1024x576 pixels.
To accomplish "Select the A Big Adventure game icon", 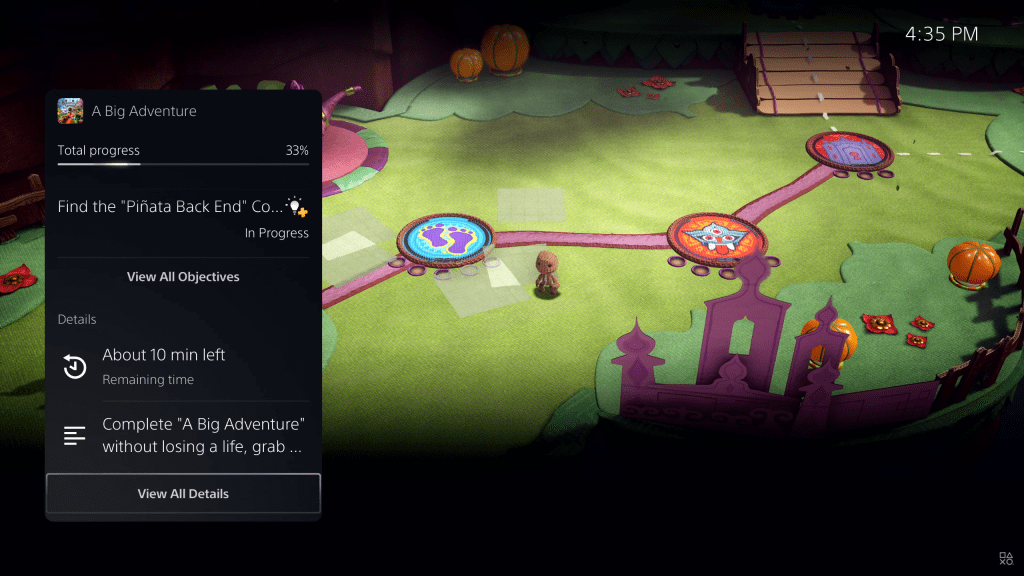I will [x=70, y=110].
